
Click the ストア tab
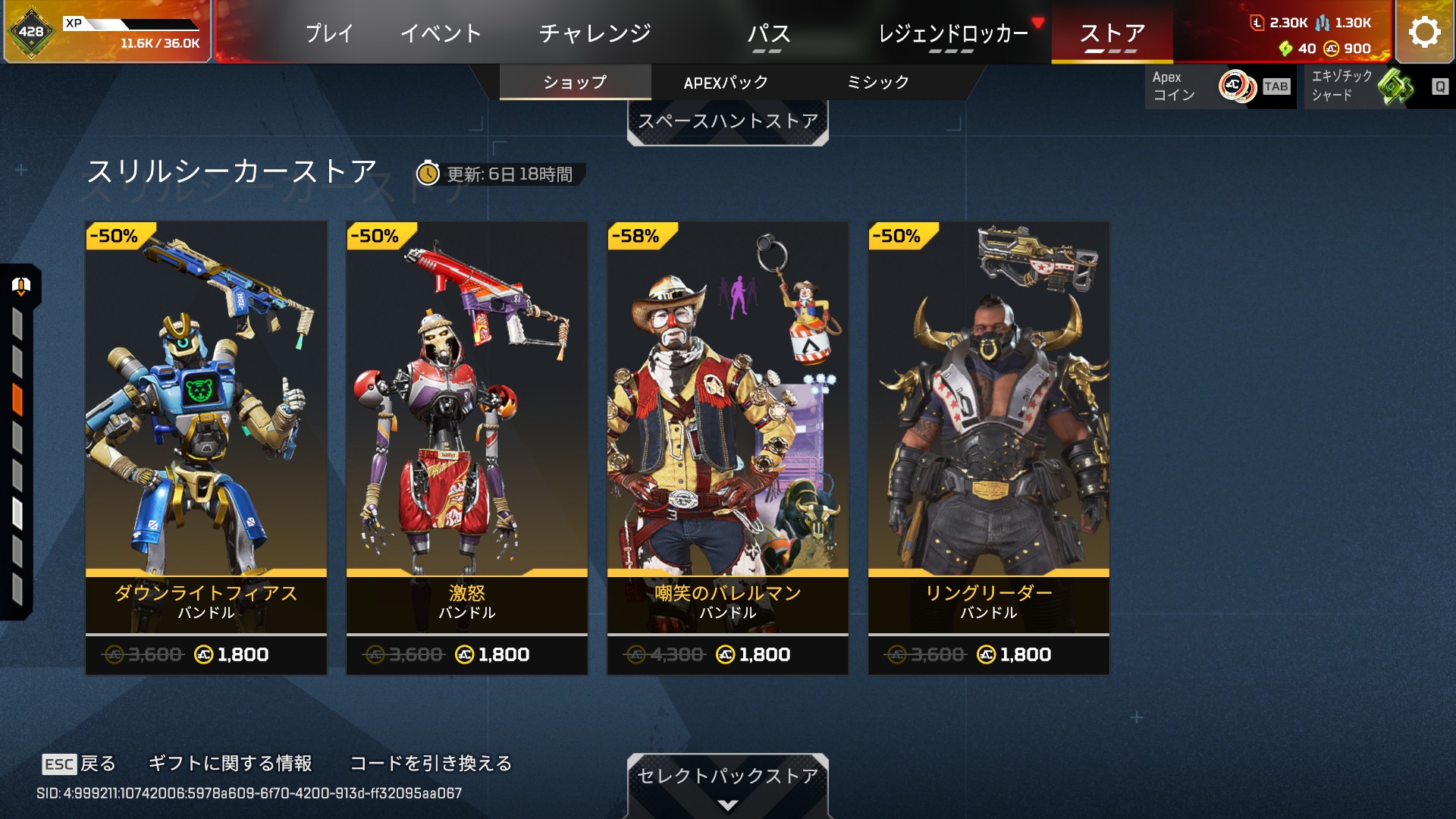click(1112, 33)
